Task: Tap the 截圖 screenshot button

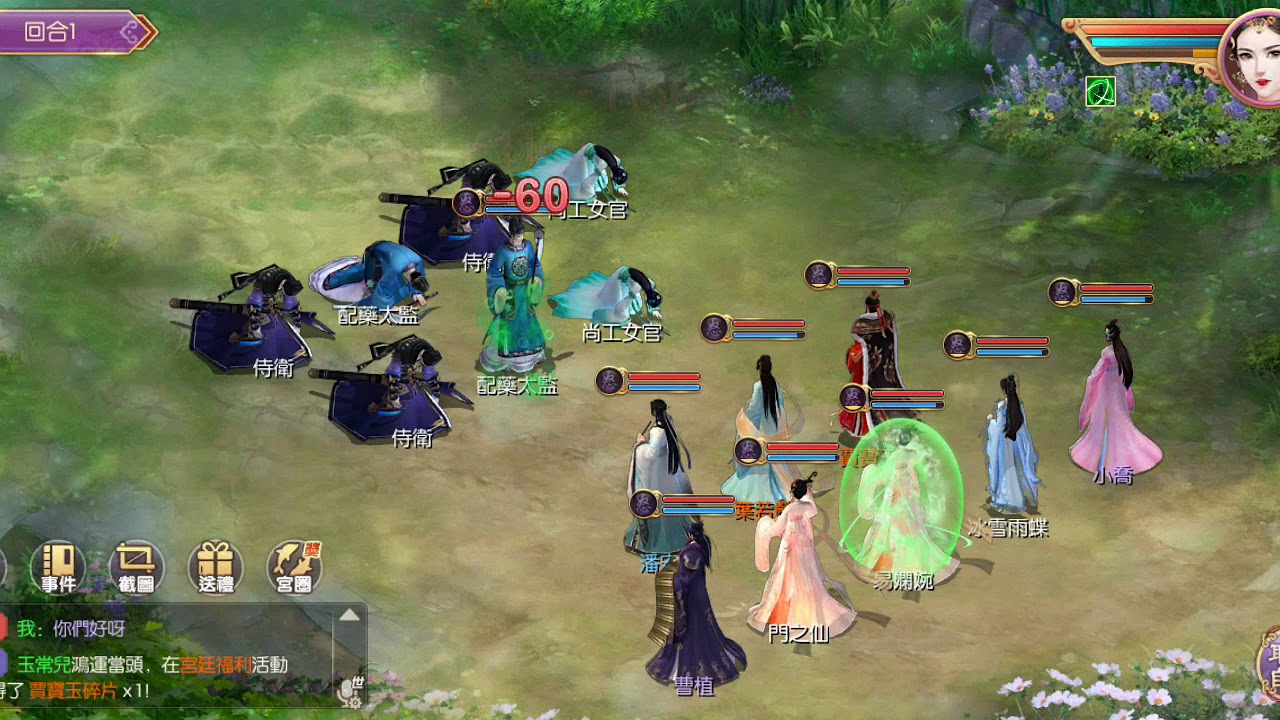Action: [136, 567]
